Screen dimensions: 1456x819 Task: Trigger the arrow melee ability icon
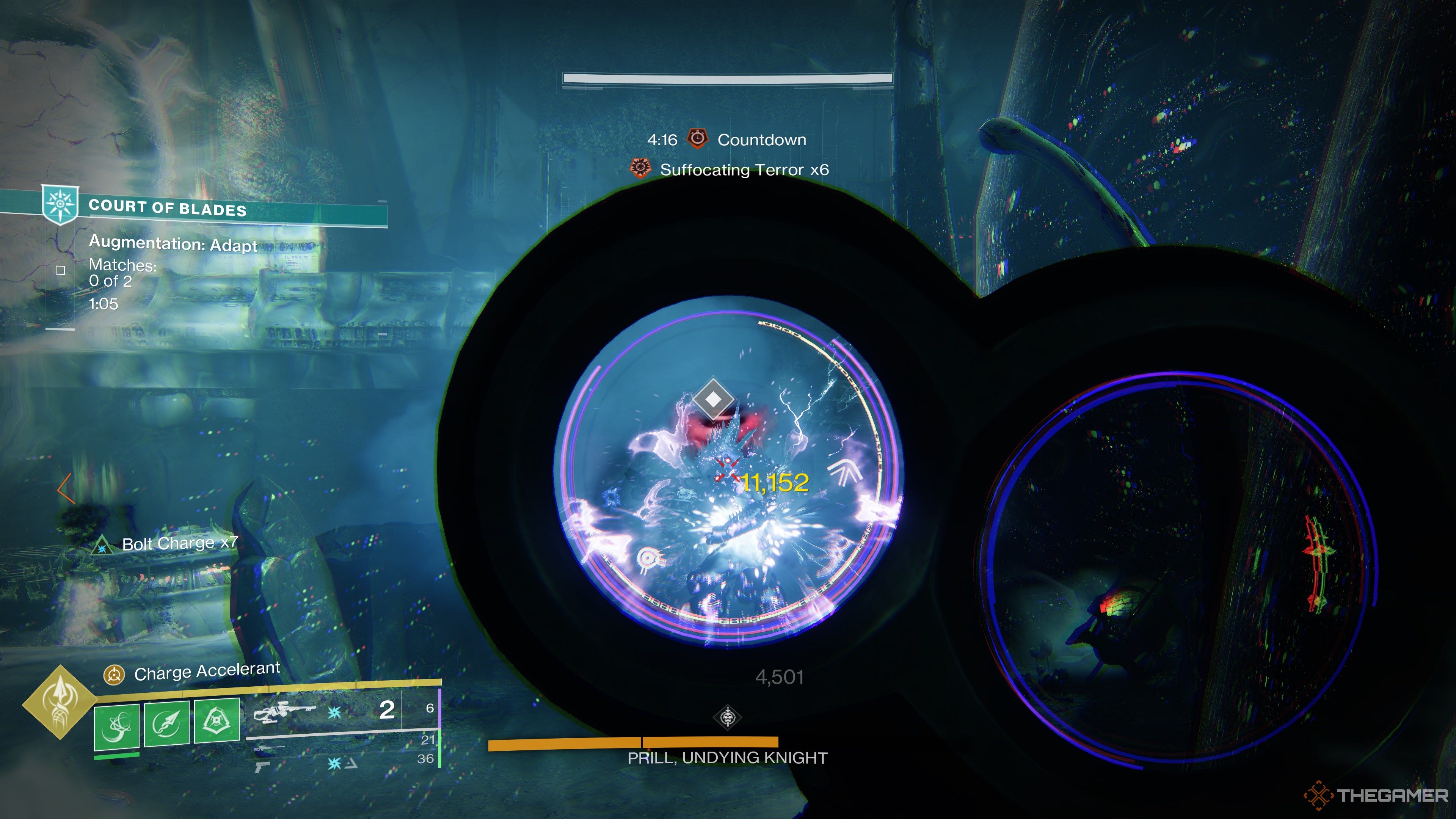coord(167,722)
